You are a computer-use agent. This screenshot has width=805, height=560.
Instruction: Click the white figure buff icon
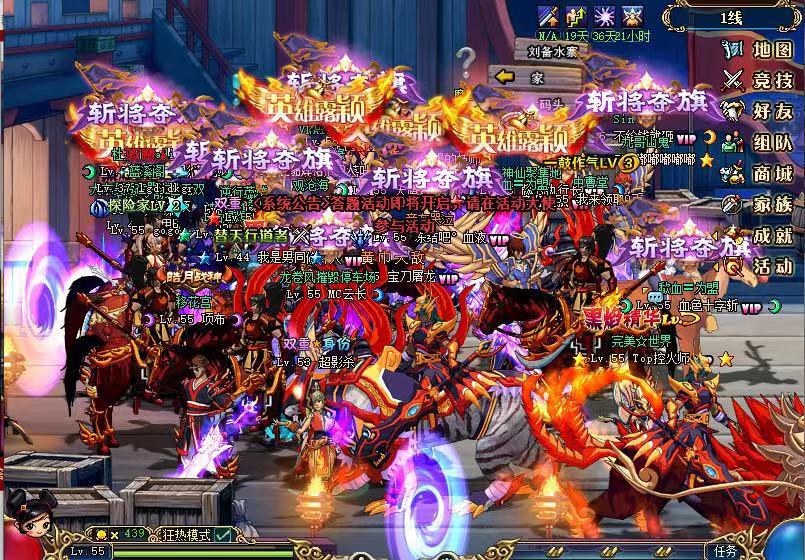(632, 15)
